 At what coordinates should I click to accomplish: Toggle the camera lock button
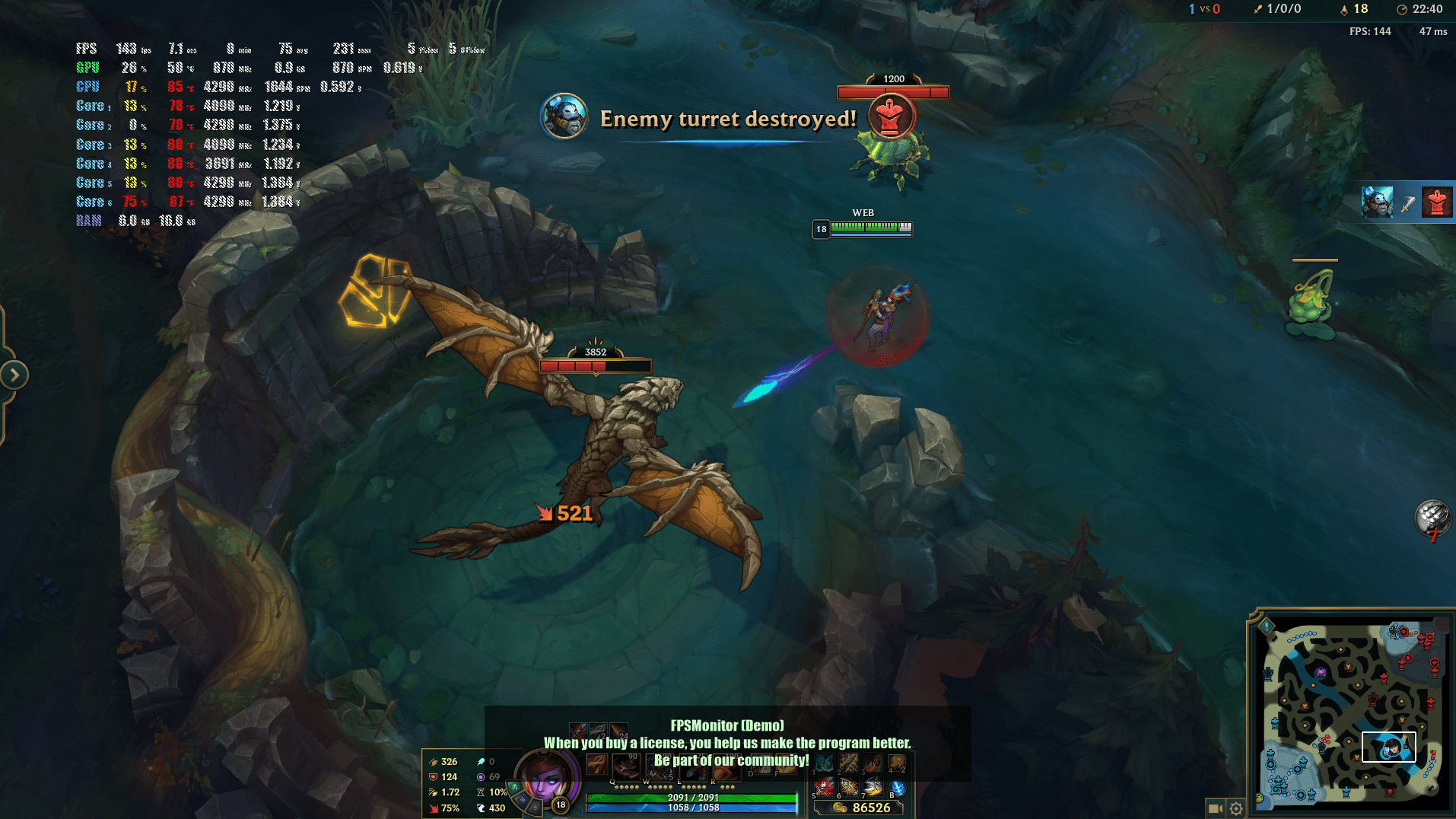[1215, 808]
